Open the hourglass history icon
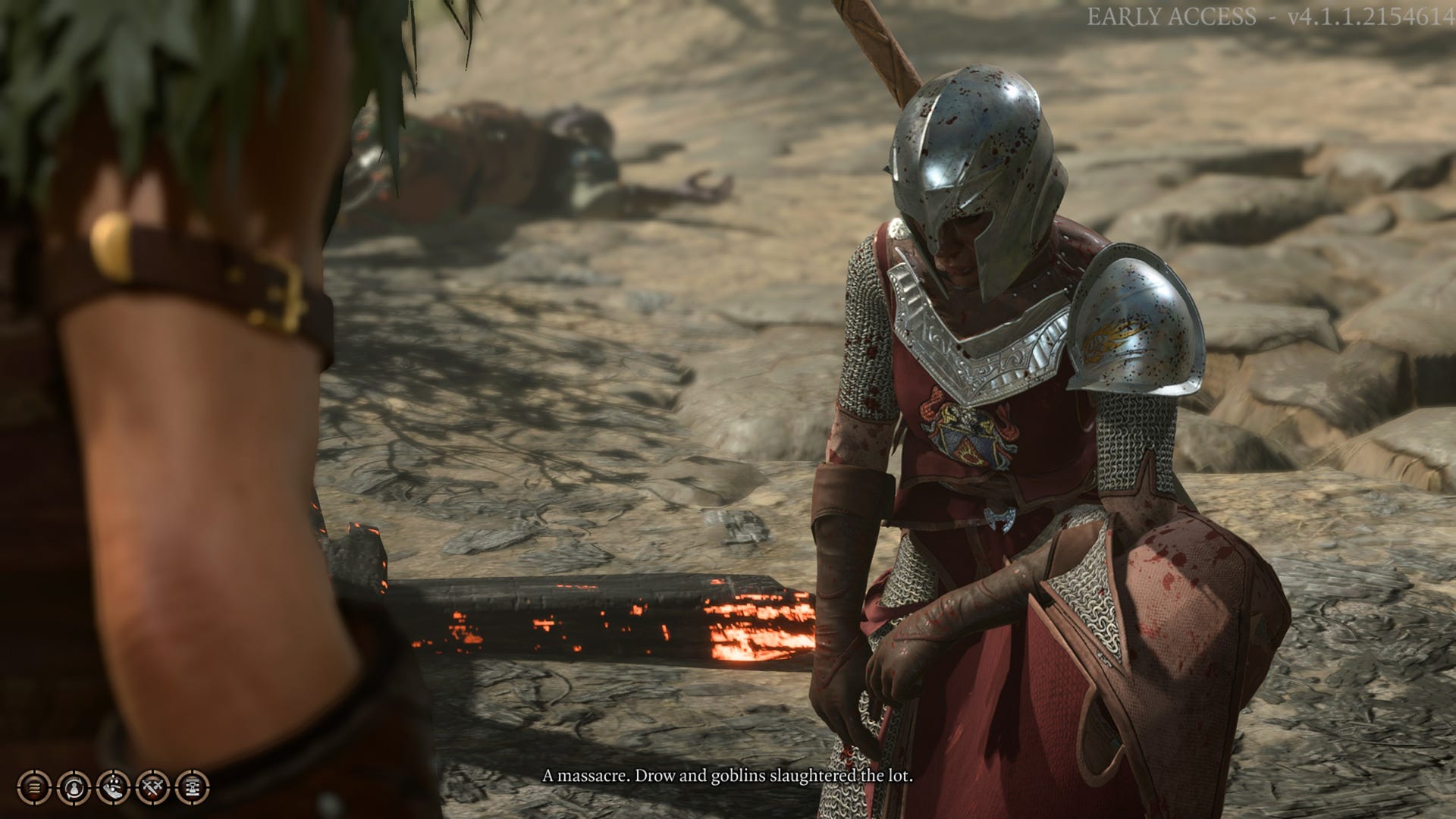 tap(192, 786)
